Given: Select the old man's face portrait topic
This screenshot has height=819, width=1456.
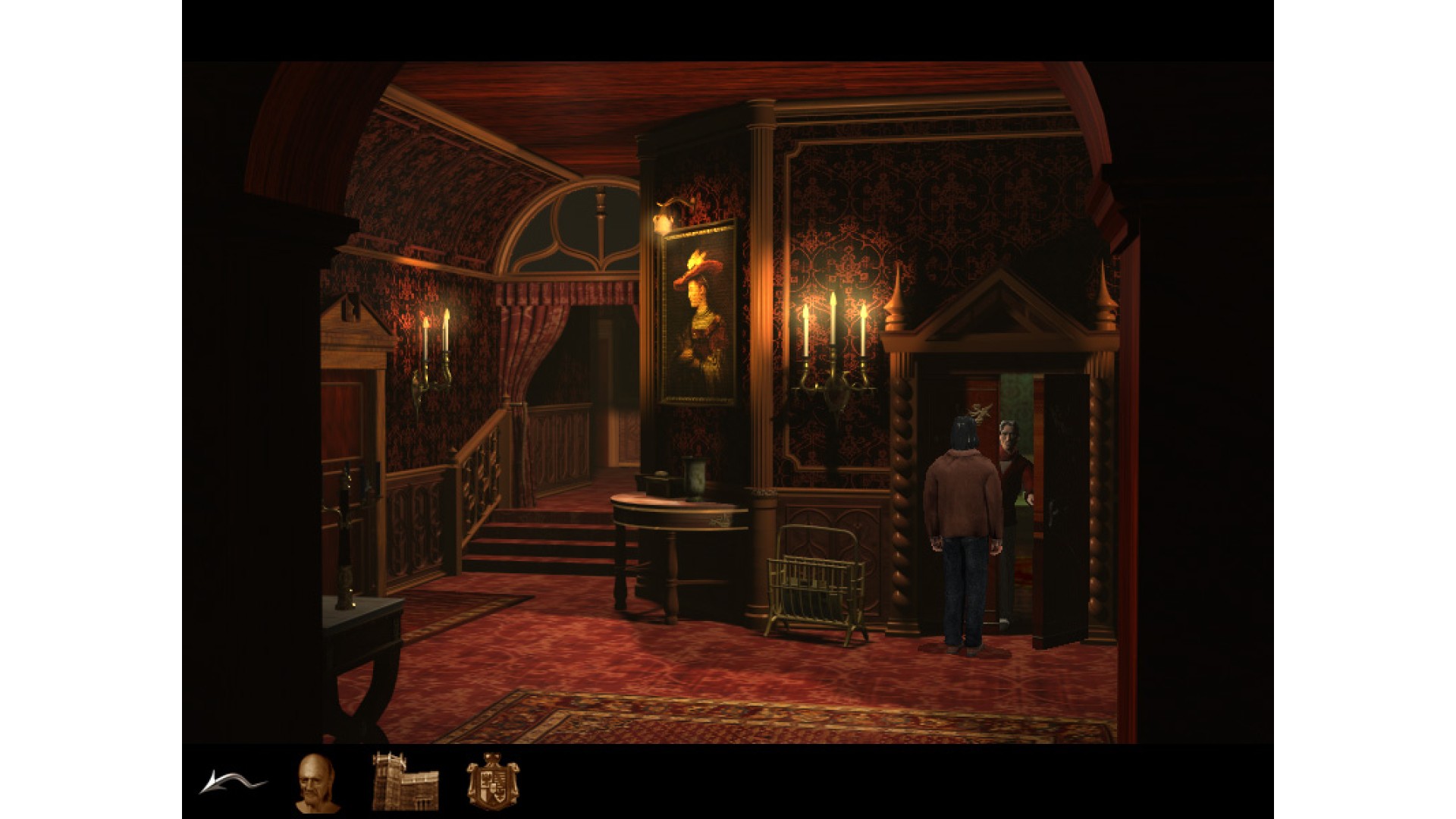Looking at the screenshot, I should click(315, 782).
